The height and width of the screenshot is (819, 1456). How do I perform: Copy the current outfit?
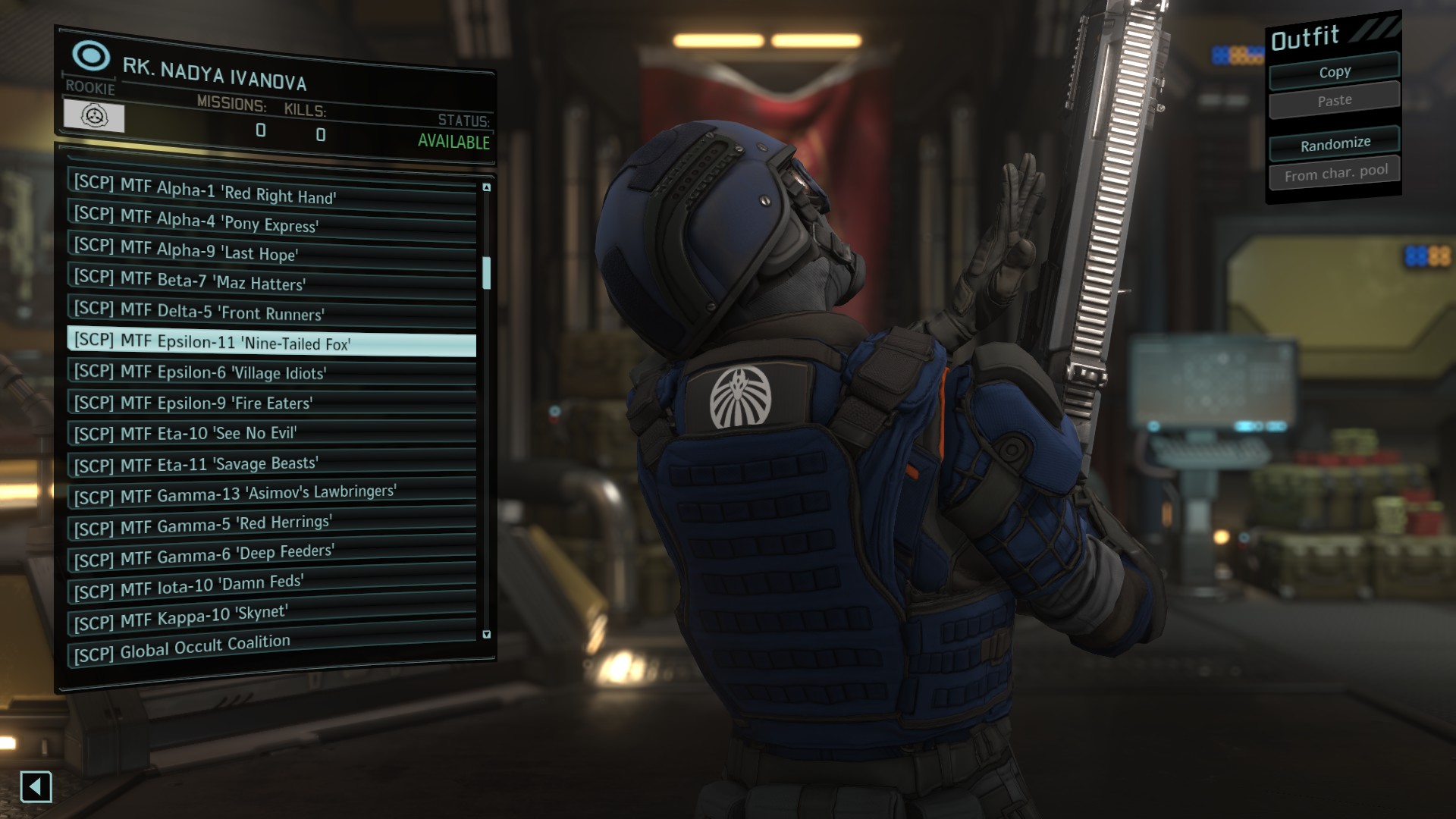(x=1334, y=72)
